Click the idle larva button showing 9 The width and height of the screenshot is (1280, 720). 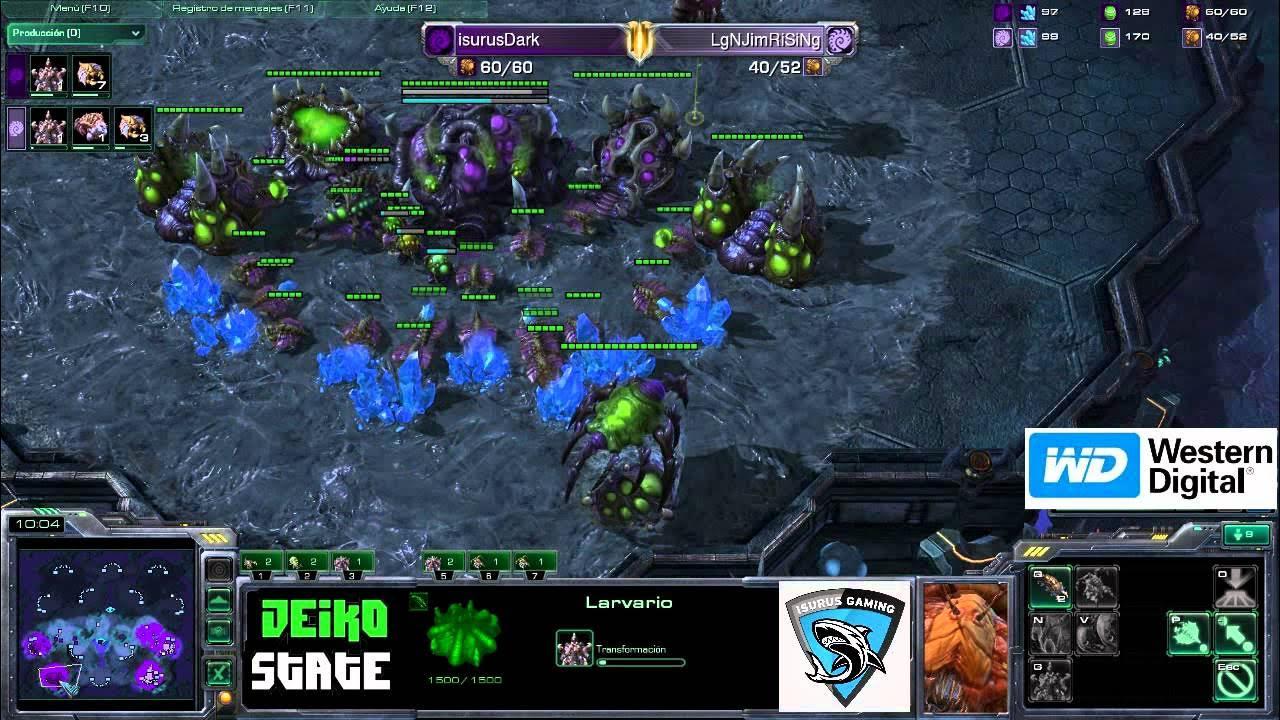pyautogui.click(x=1246, y=534)
